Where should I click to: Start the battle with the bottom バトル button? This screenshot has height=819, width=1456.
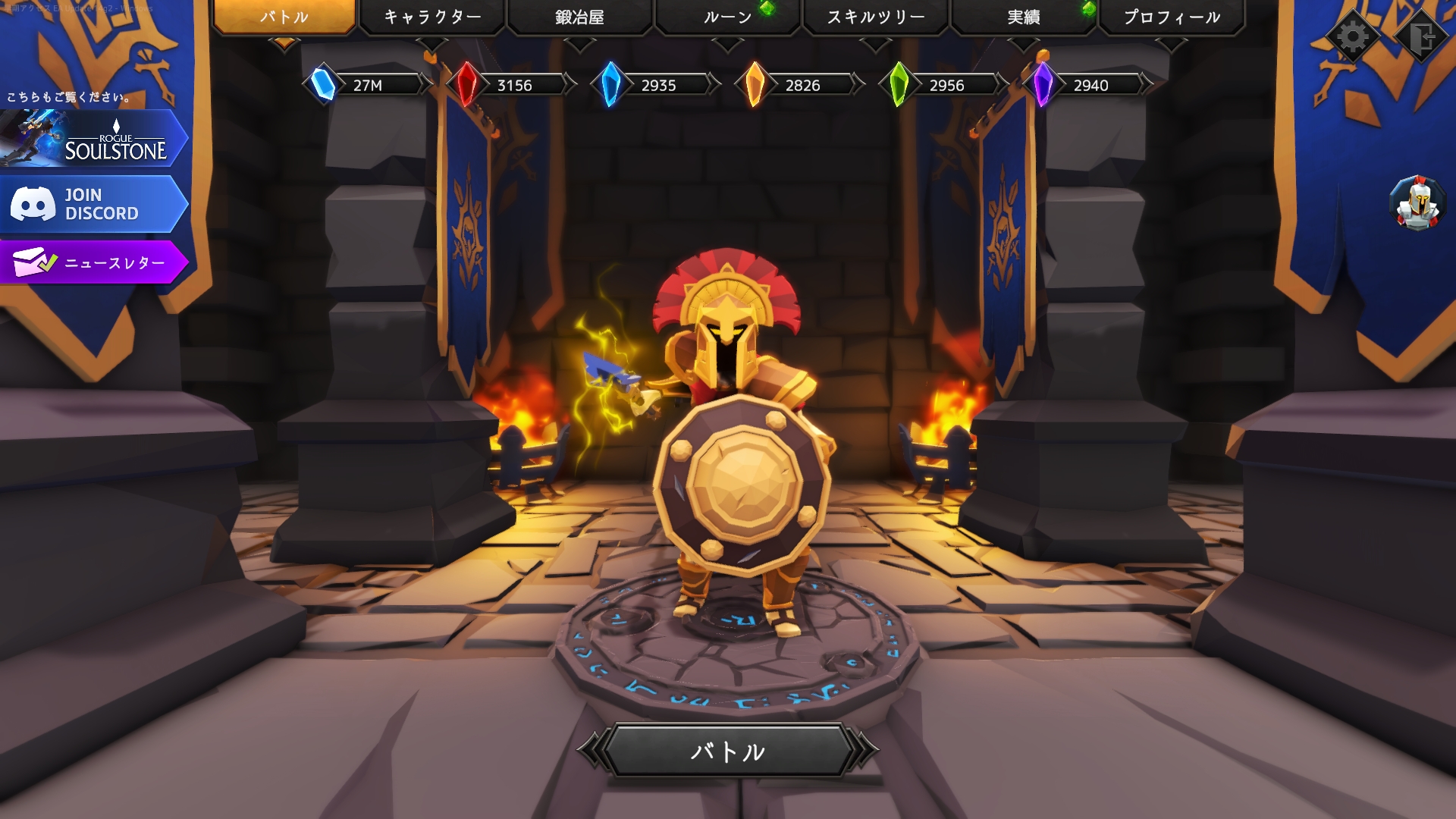[728, 751]
